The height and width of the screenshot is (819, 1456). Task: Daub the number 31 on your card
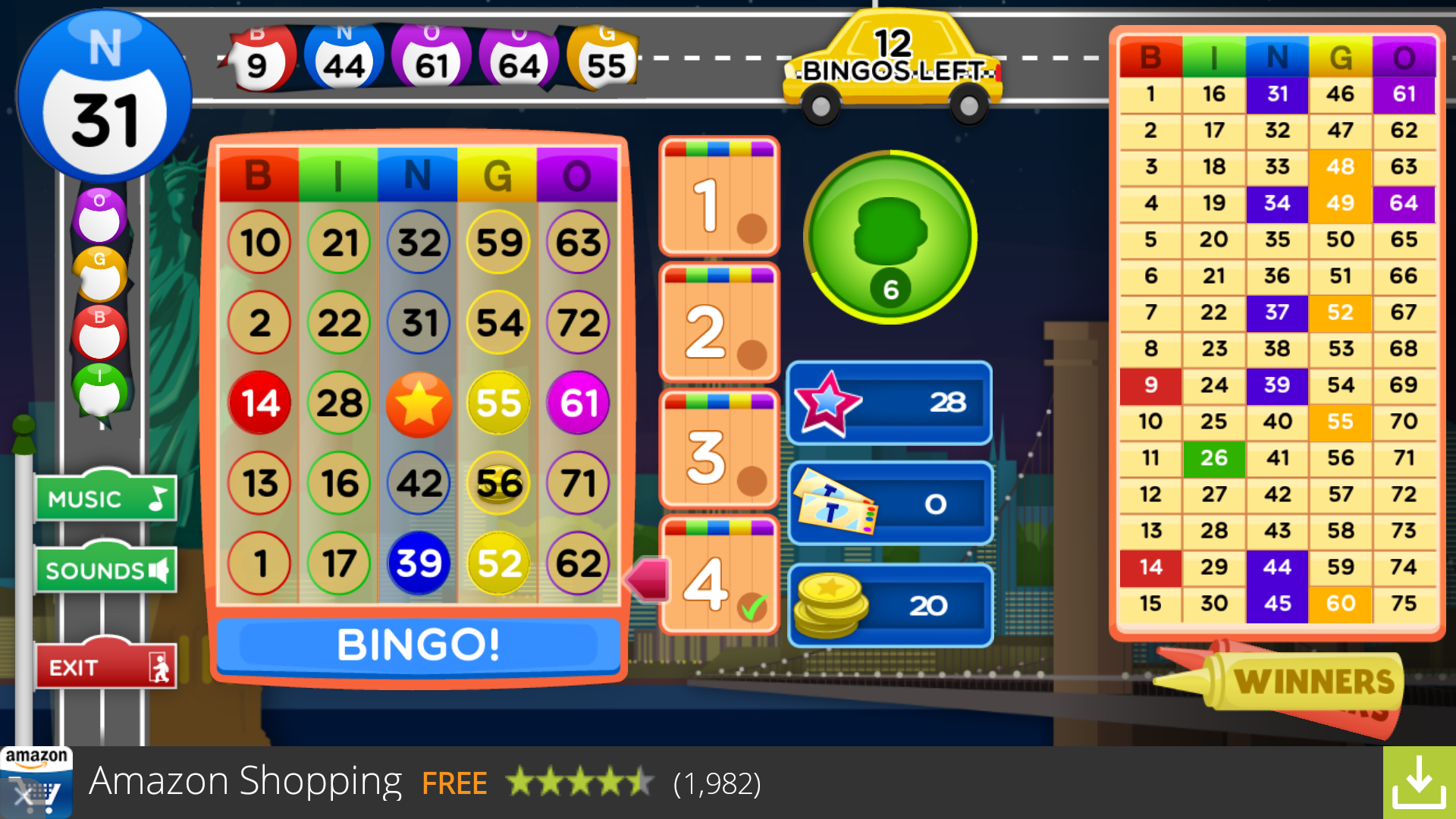click(x=419, y=322)
